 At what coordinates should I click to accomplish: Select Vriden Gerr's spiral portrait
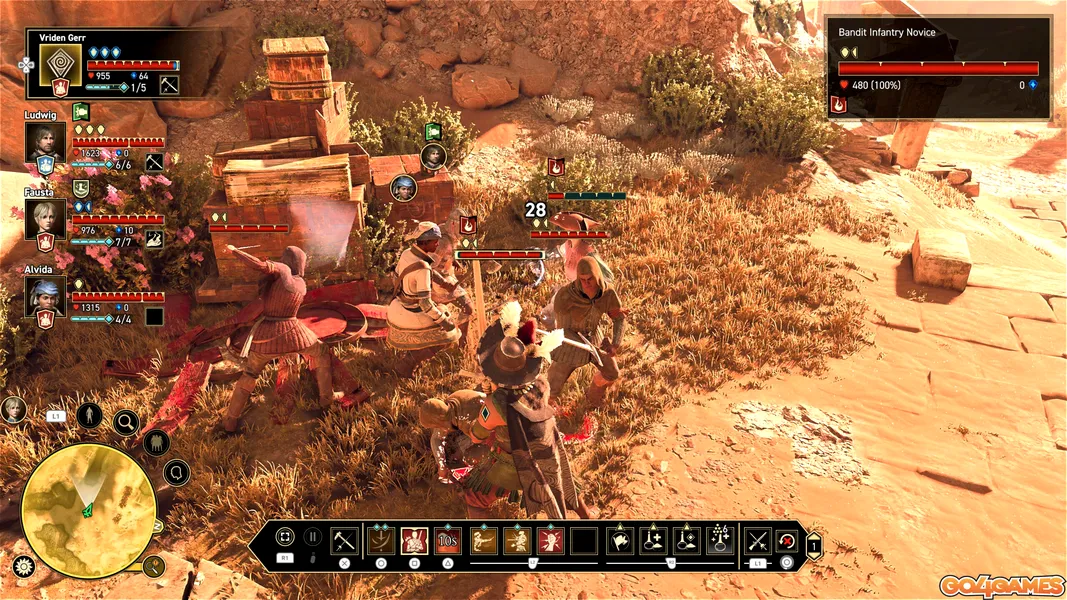(59, 65)
